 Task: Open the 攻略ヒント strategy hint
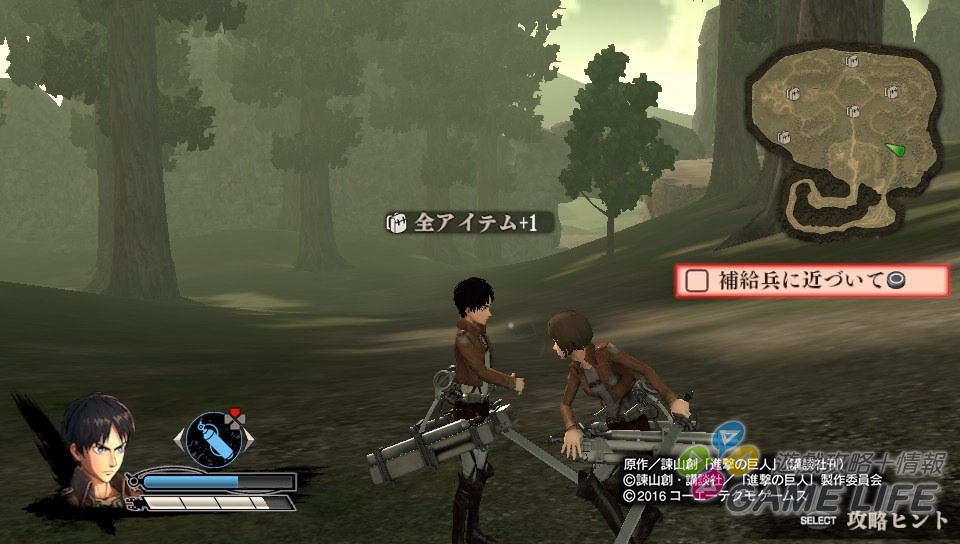pyautogui.click(x=896, y=520)
